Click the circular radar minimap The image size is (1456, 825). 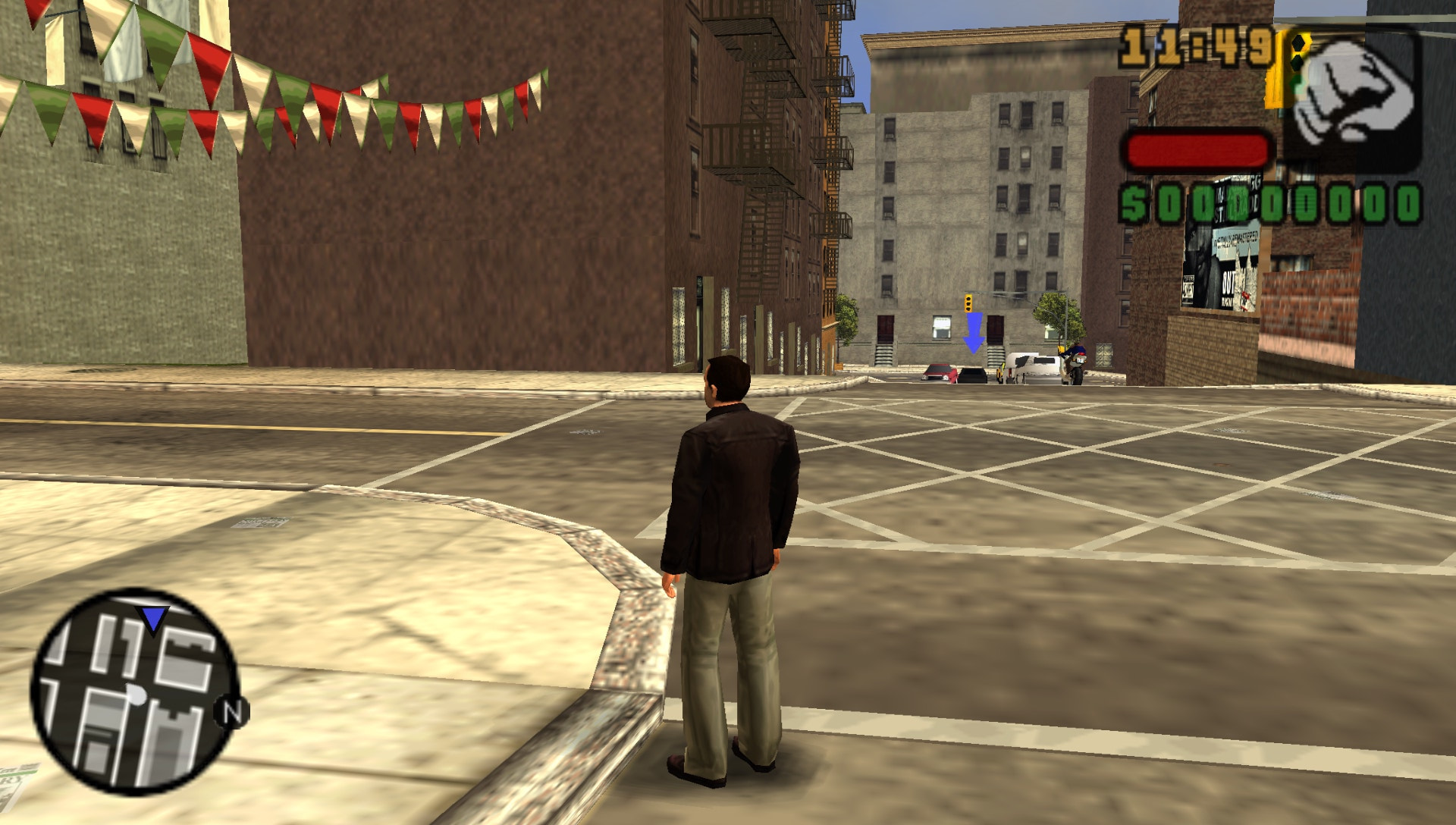(x=133, y=692)
